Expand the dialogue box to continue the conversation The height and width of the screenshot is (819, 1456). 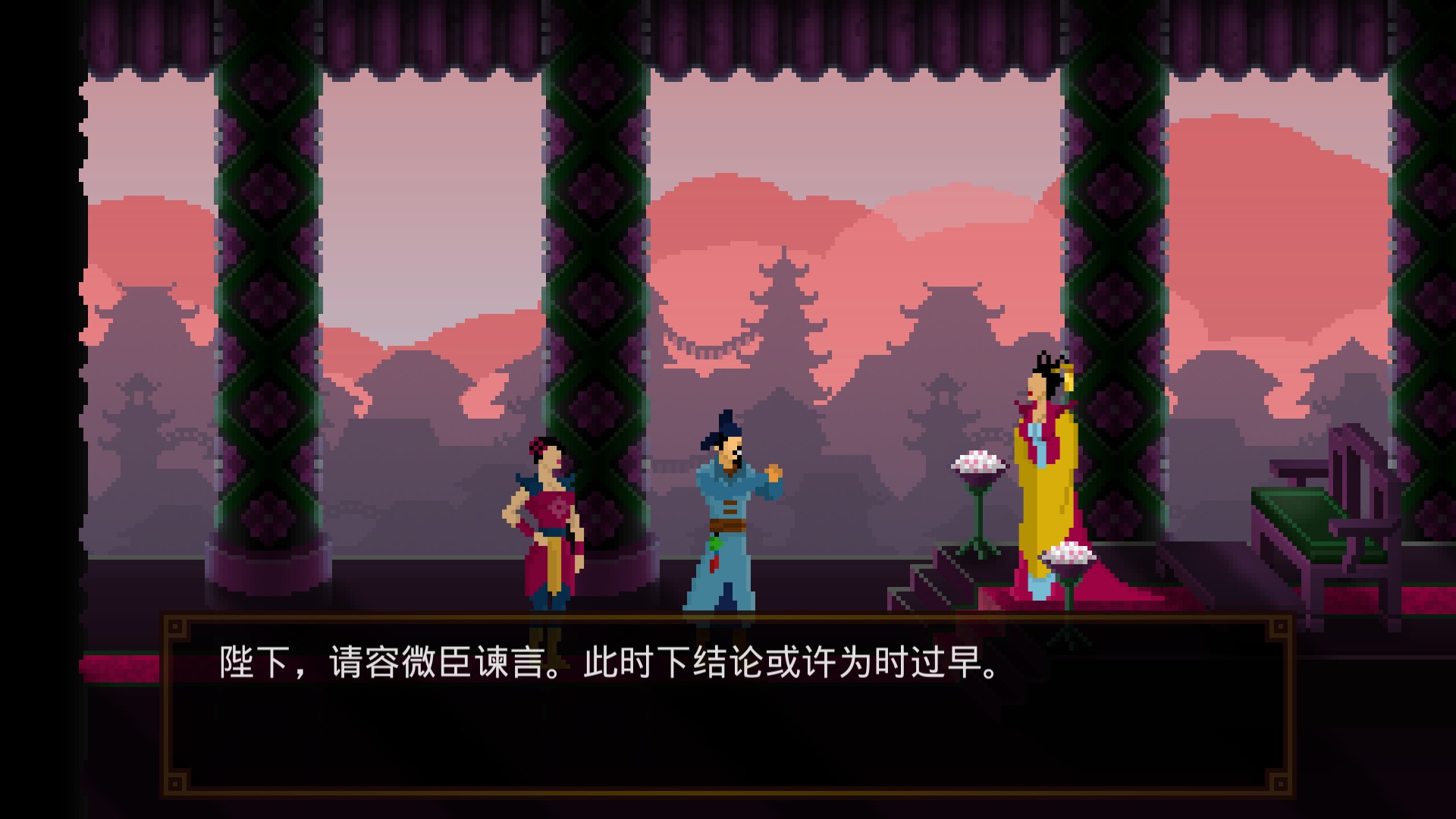tap(728, 705)
